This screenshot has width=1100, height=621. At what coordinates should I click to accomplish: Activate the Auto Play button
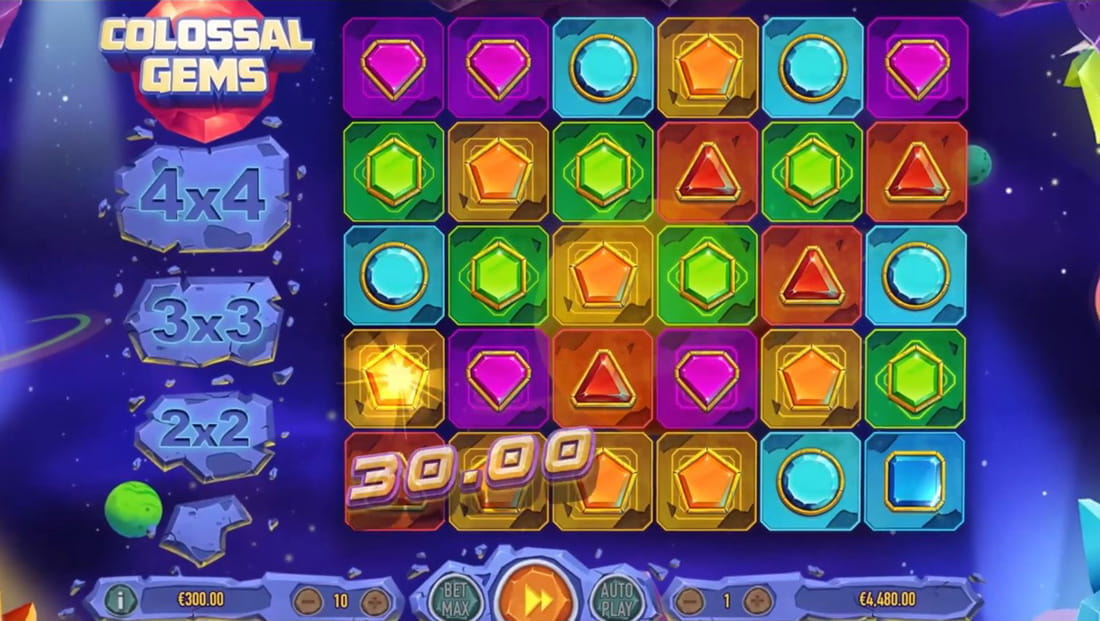click(617, 600)
